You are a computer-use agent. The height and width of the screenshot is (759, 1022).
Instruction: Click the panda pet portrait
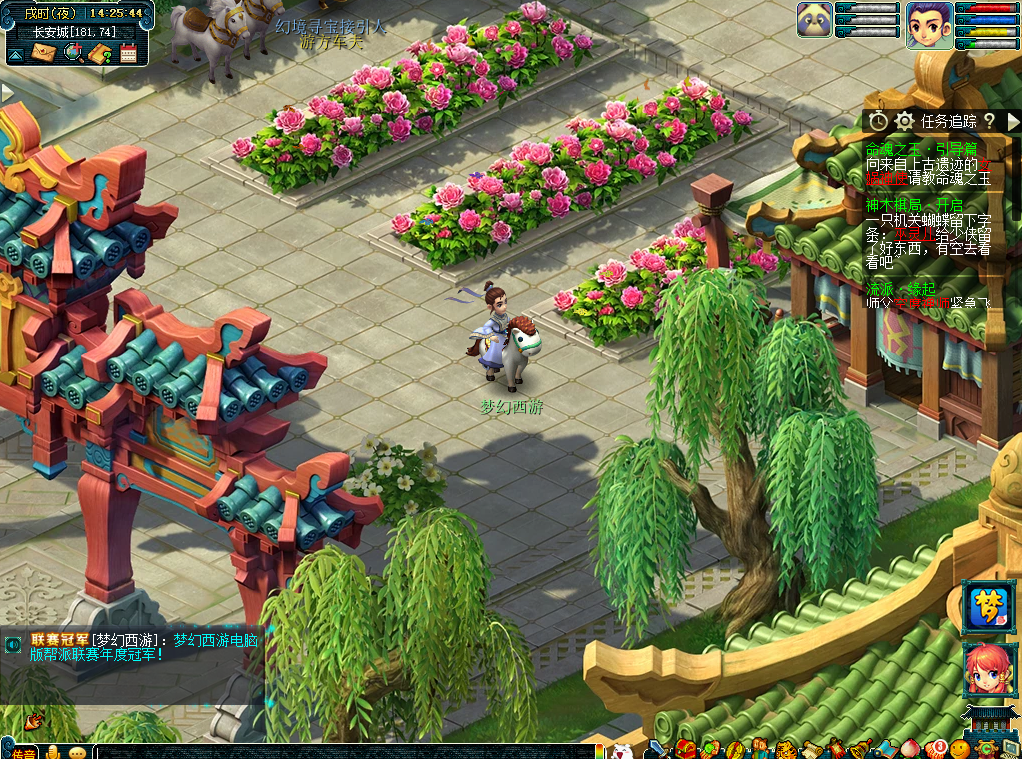[x=815, y=20]
